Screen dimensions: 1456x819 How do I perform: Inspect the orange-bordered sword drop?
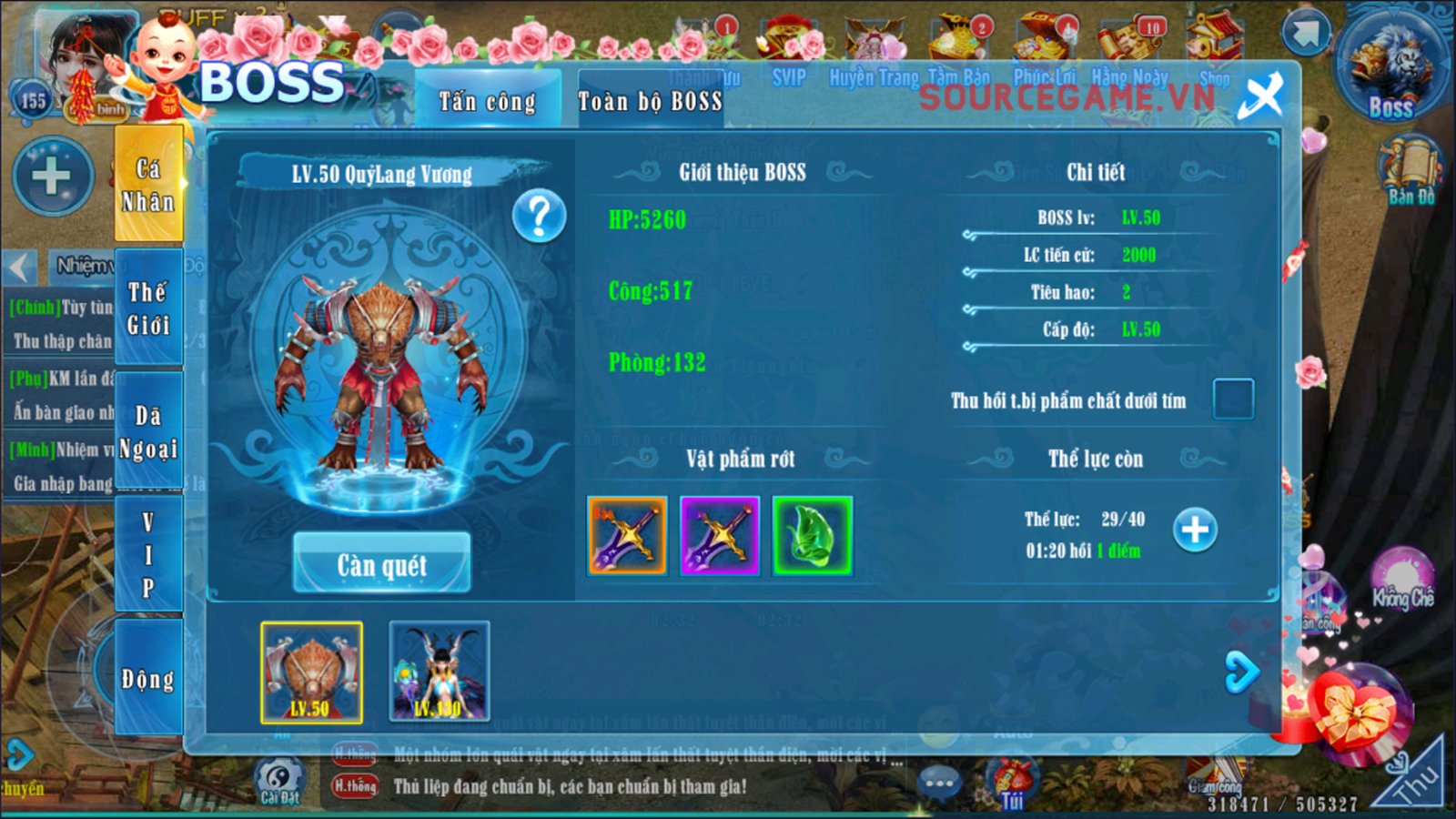pyautogui.click(x=627, y=536)
